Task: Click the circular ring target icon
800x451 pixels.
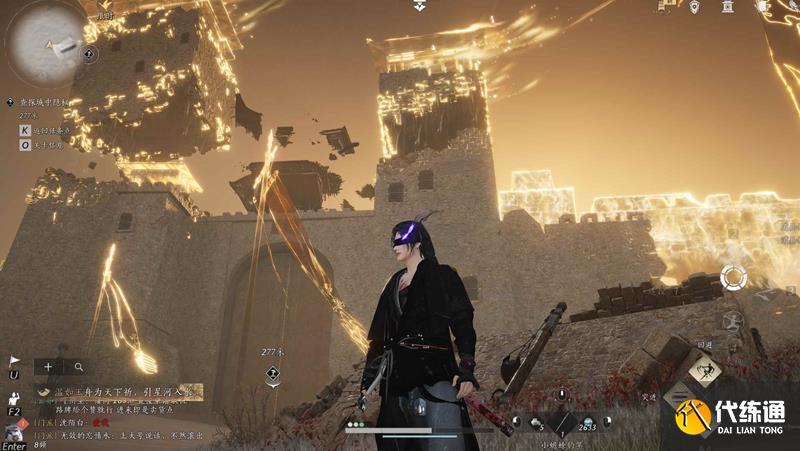Action: (x=733, y=277)
